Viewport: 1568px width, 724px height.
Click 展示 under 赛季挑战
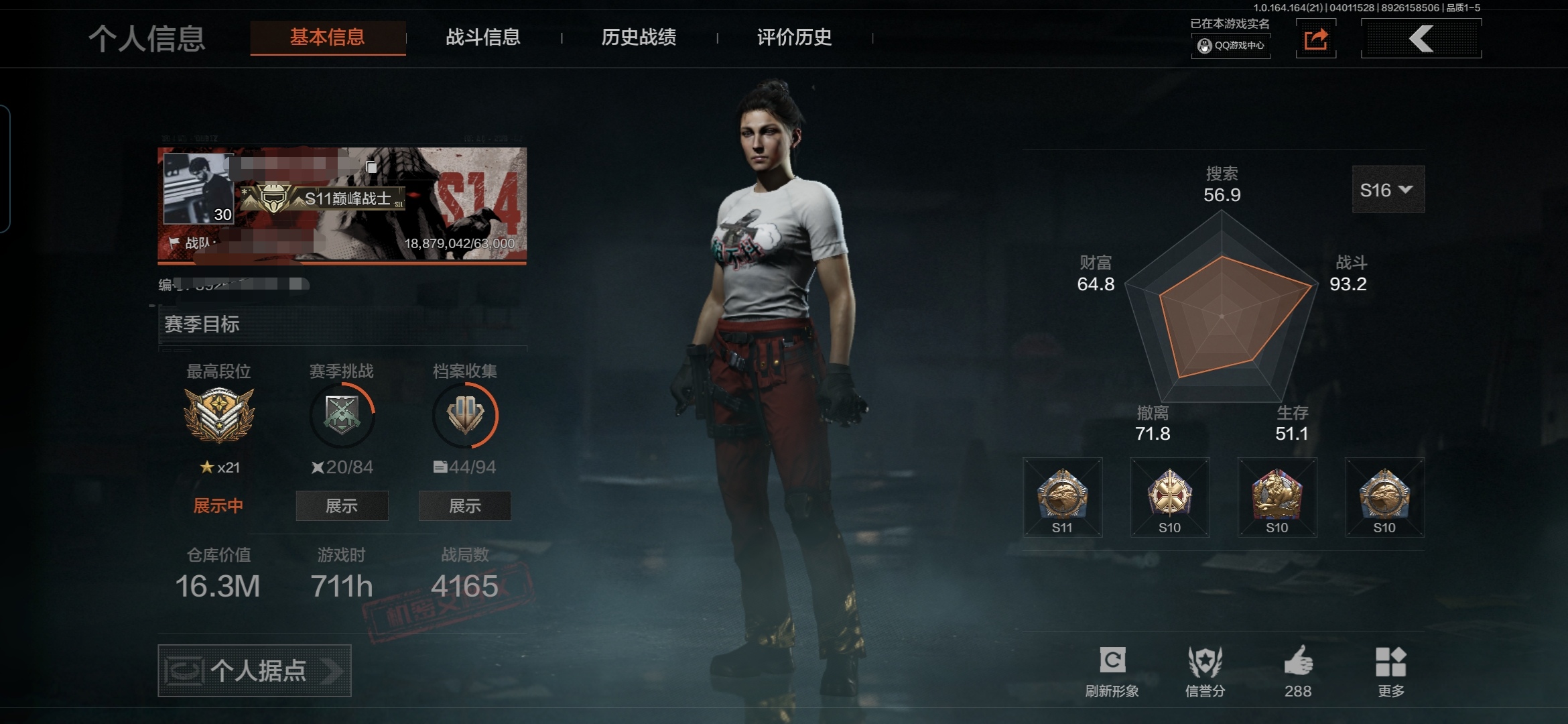tap(342, 505)
